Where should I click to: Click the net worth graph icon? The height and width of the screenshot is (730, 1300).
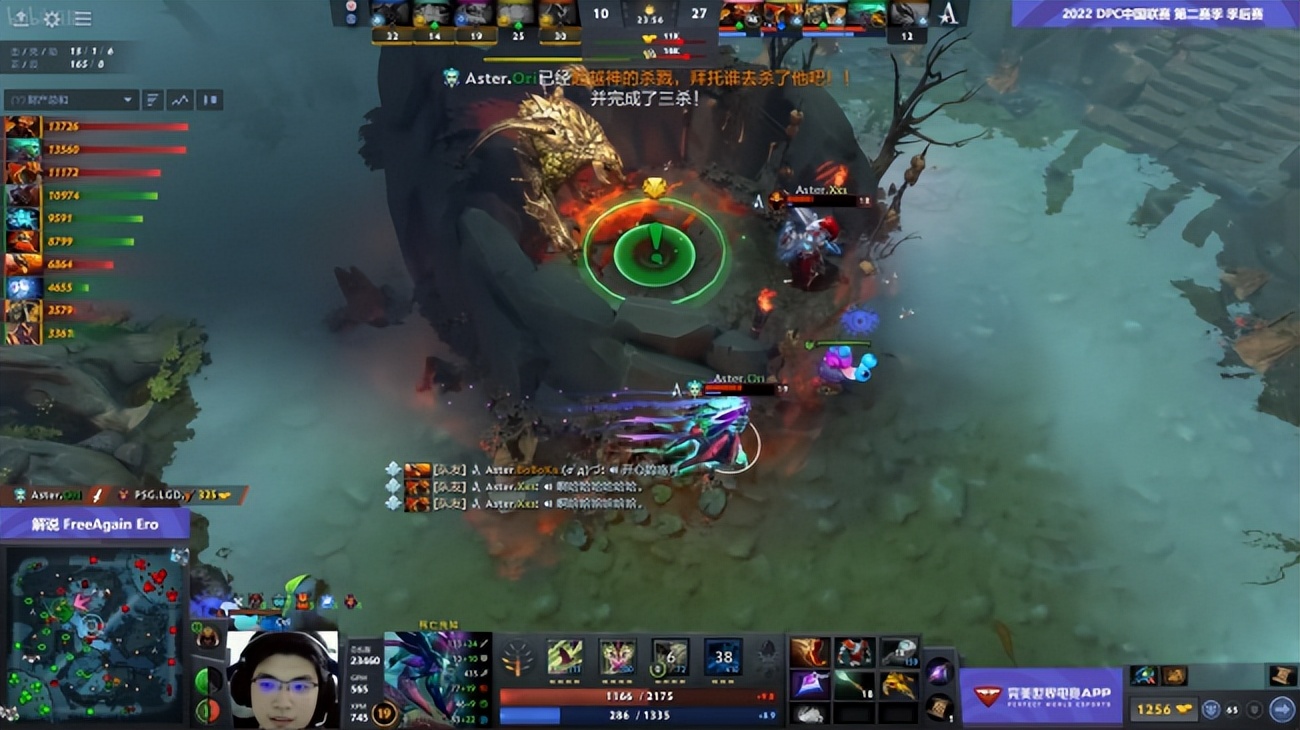pyautogui.click(x=180, y=99)
